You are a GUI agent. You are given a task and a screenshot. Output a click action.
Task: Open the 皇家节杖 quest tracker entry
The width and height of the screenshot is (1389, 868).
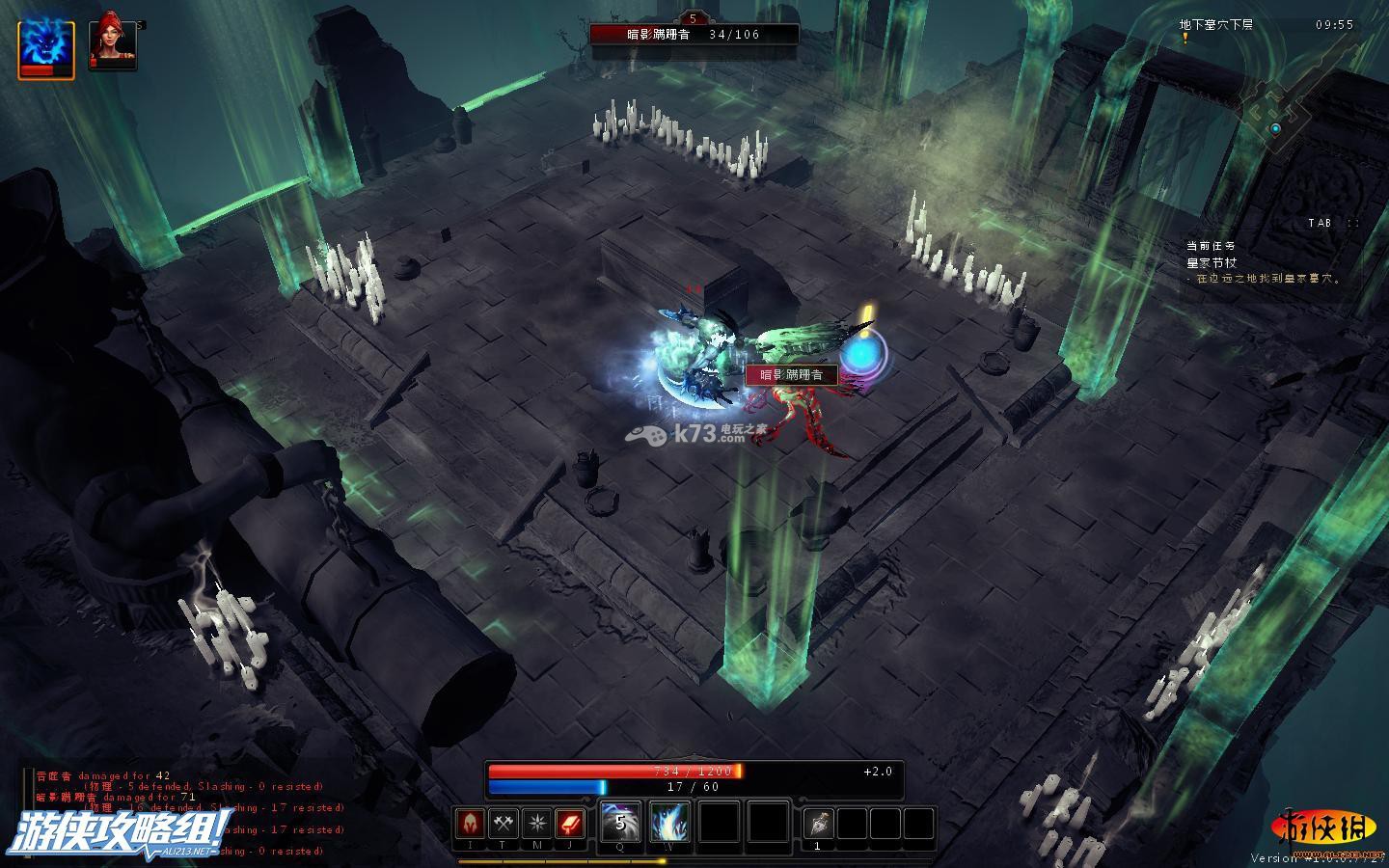pos(1211,262)
